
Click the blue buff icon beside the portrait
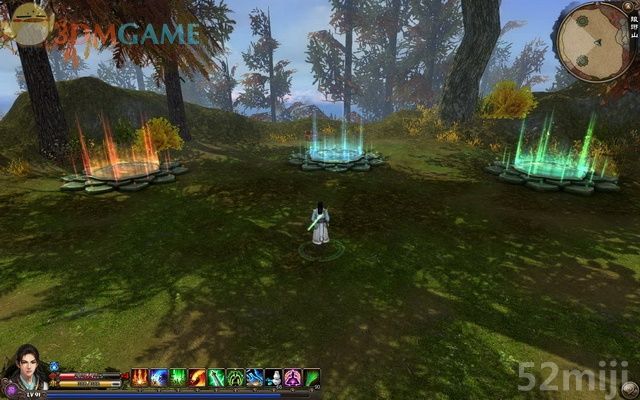54,367
